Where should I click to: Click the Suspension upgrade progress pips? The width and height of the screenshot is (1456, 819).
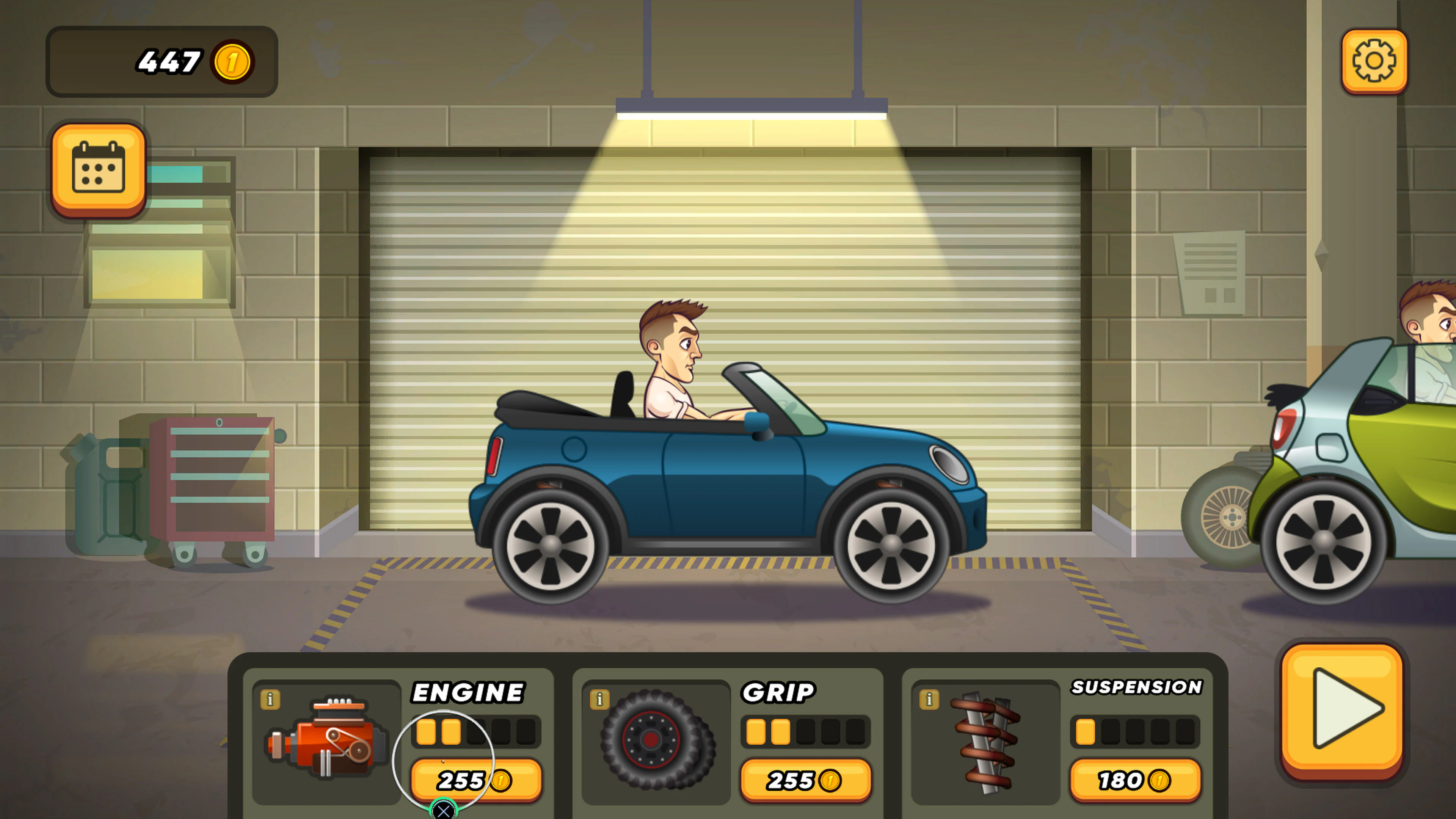point(1136,731)
